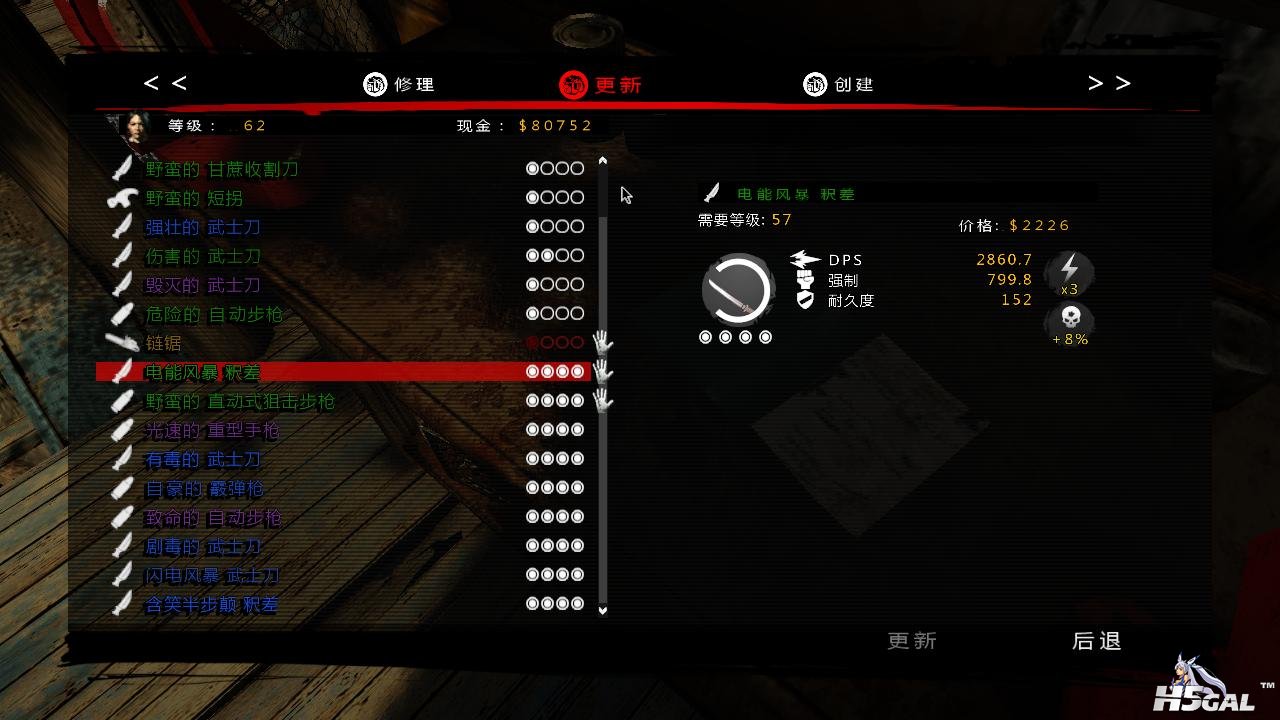
Task: Pick 强壮的 武士刀 from the list
Action: [203, 227]
